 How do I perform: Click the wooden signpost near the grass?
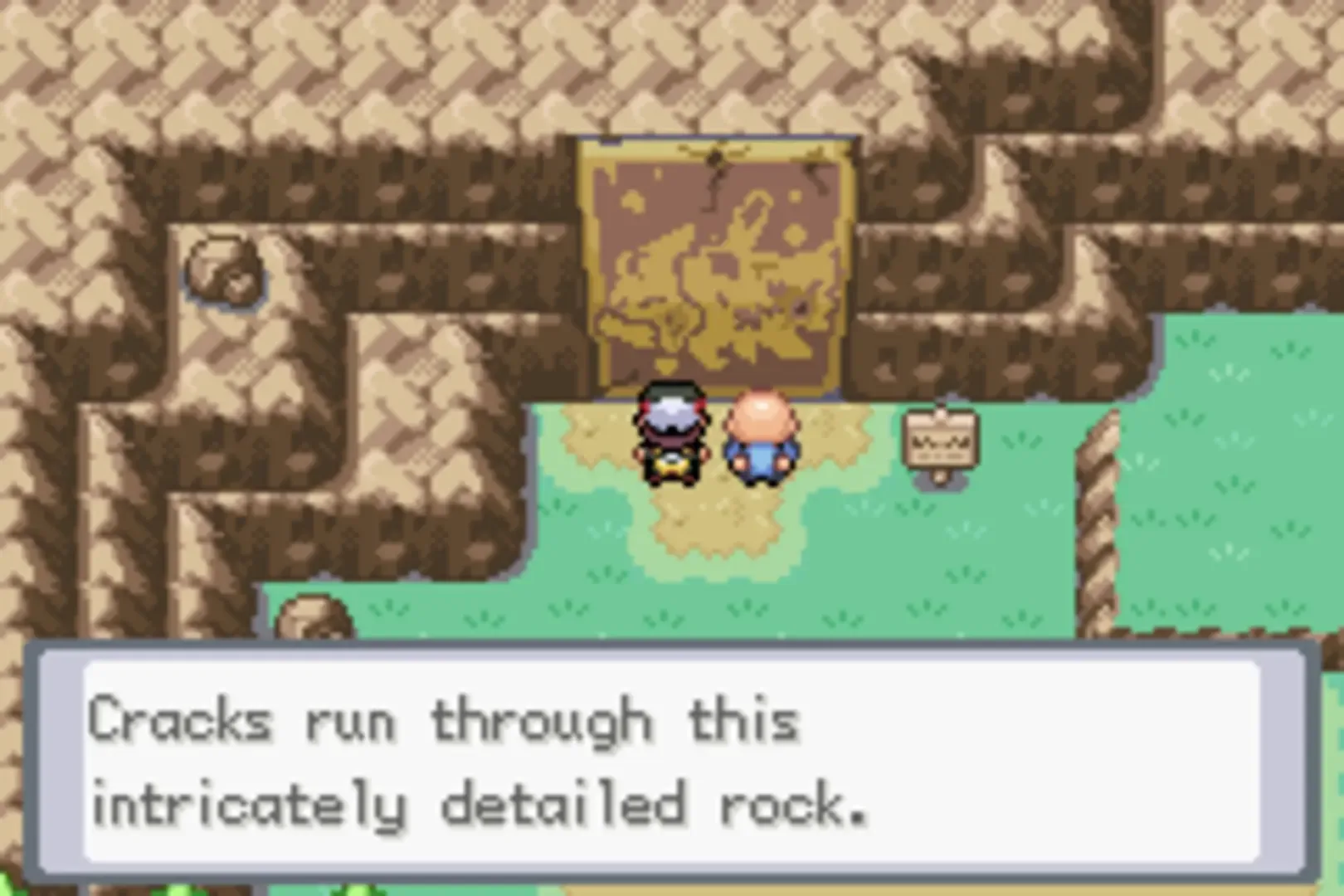coord(940,440)
